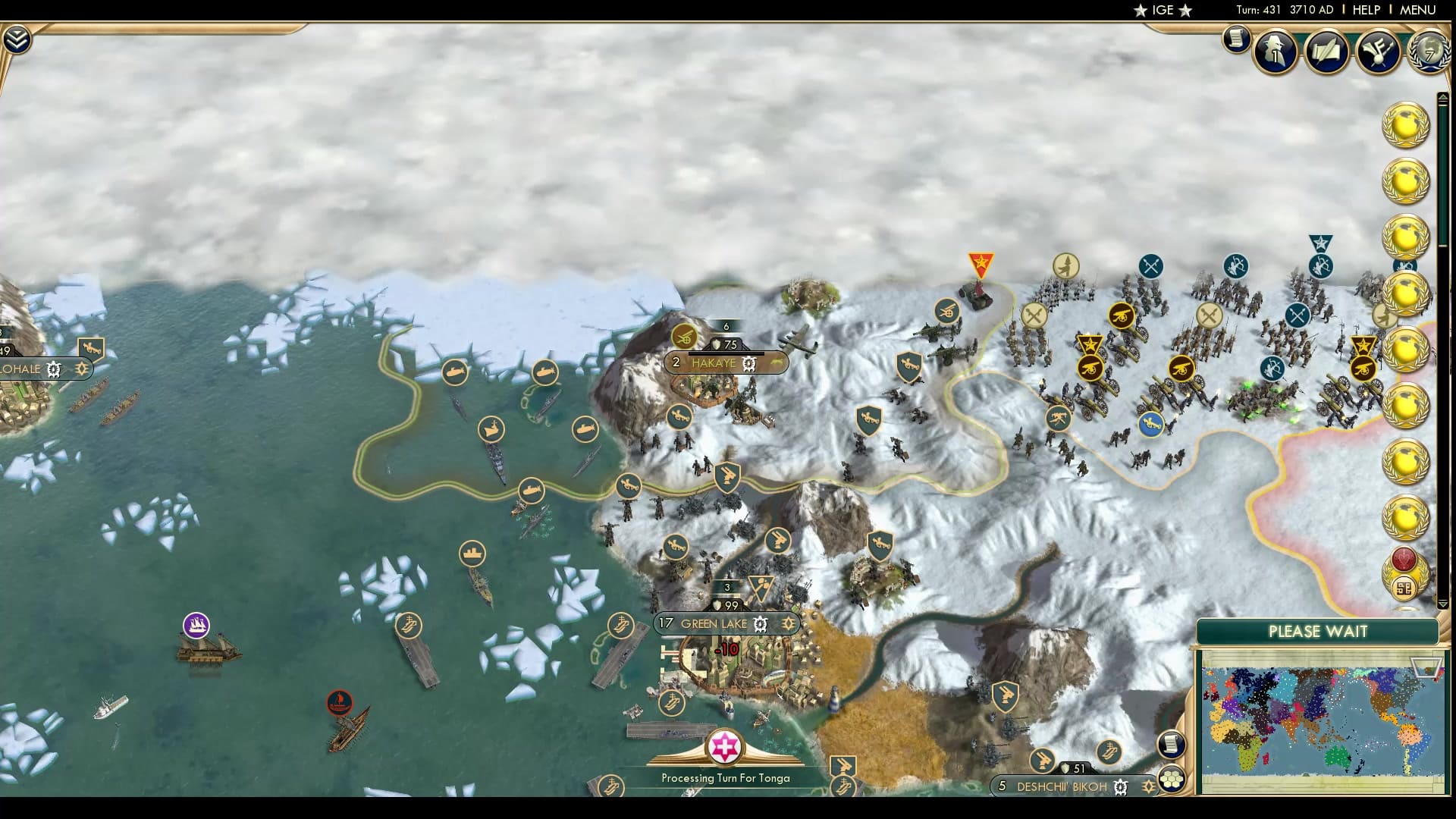This screenshot has height=819, width=1456.
Task: Open the globe icon showing 7 notifications
Action: 1429,53
